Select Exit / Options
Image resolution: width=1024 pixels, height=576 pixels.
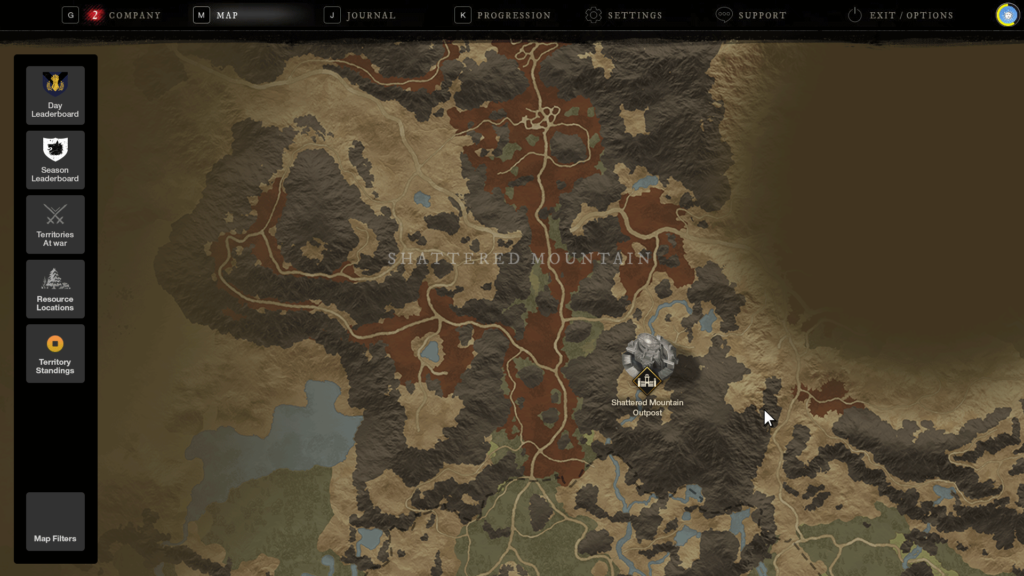click(910, 16)
